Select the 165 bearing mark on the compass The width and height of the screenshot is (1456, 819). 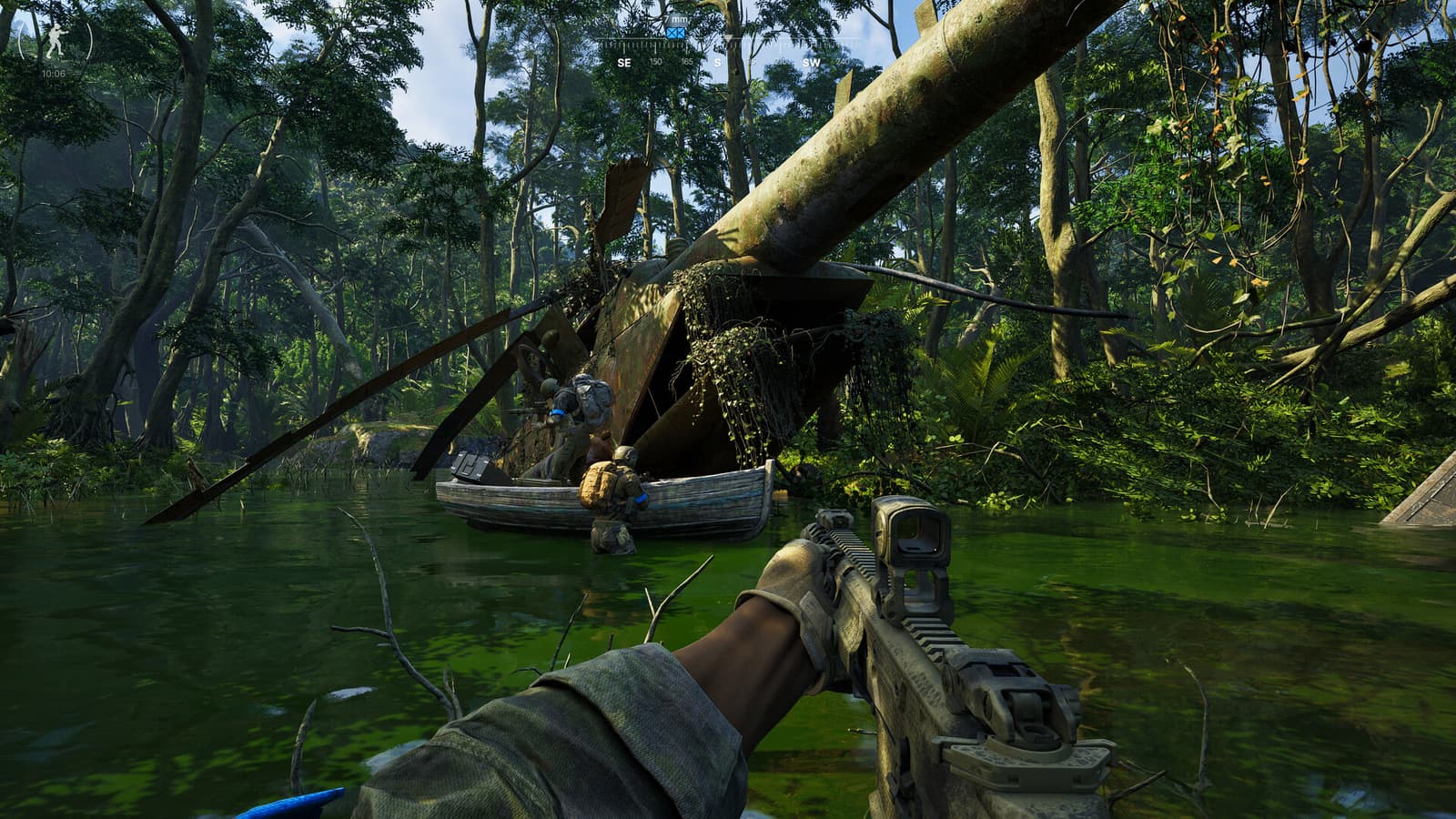point(688,62)
